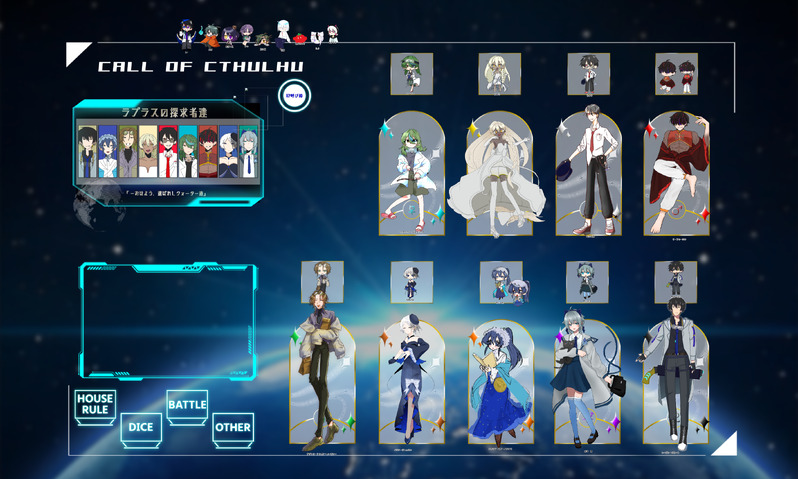Click the empty cyan-framed display panel
The width and height of the screenshot is (798, 479).
(167, 318)
